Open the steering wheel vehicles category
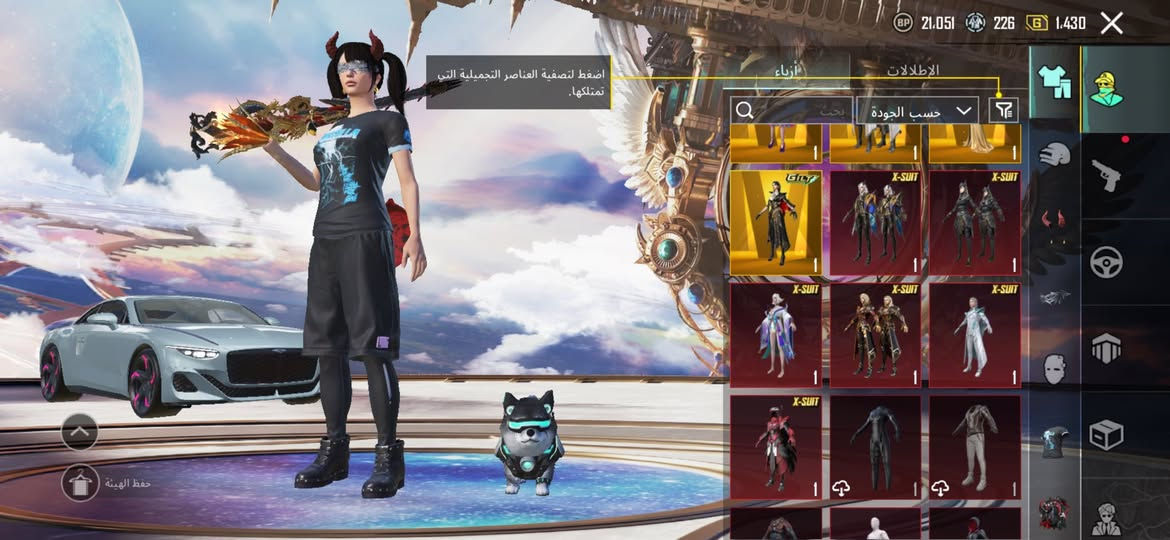 click(1107, 262)
